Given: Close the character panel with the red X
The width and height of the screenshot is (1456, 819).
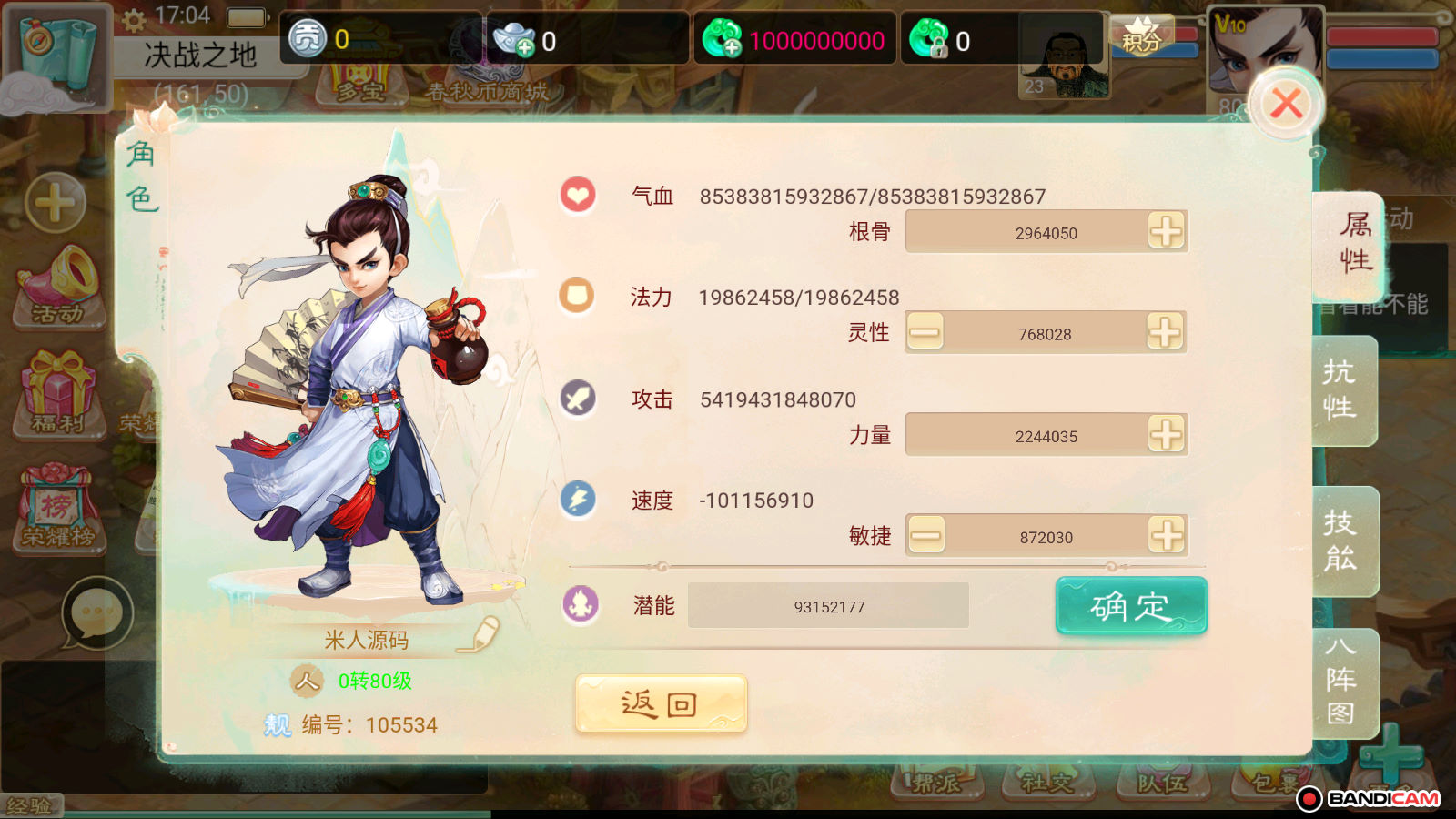Looking at the screenshot, I should 1286,104.
